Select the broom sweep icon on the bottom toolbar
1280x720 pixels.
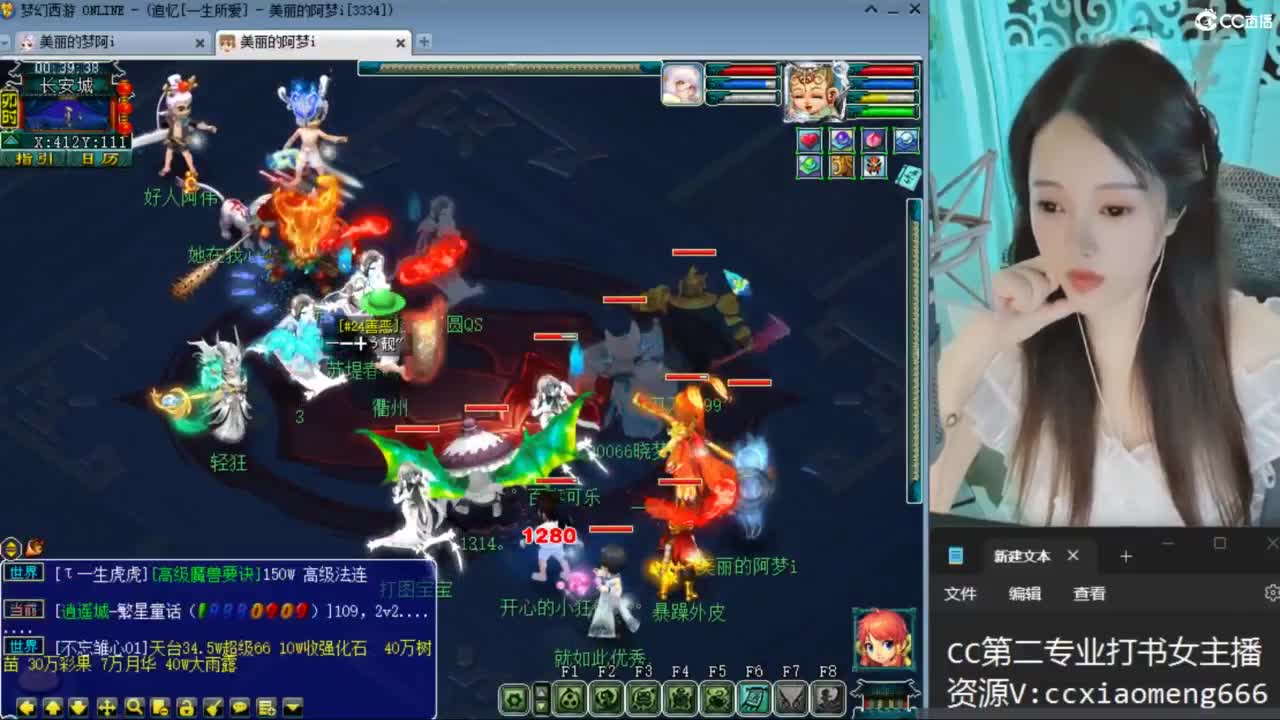[x=213, y=707]
